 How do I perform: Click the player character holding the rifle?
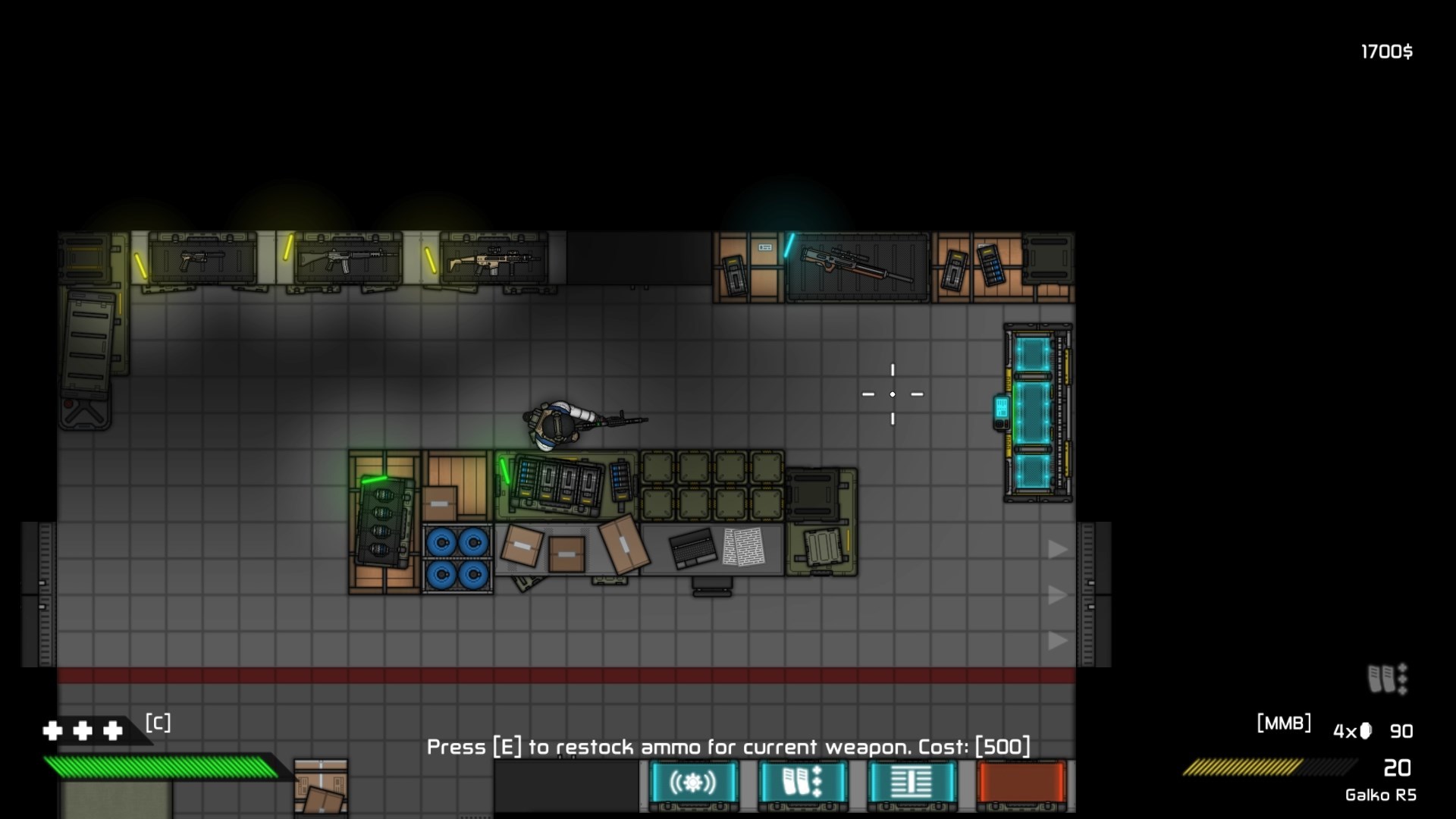pyautogui.click(x=557, y=423)
